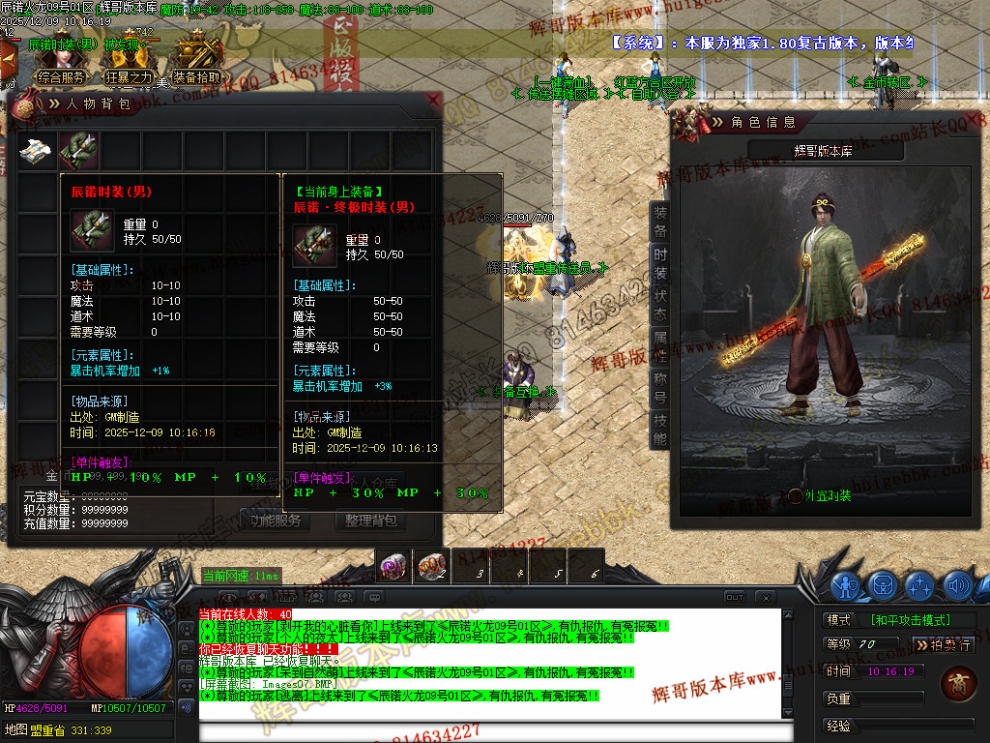Click the 功能服务 button

pos(275,520)
